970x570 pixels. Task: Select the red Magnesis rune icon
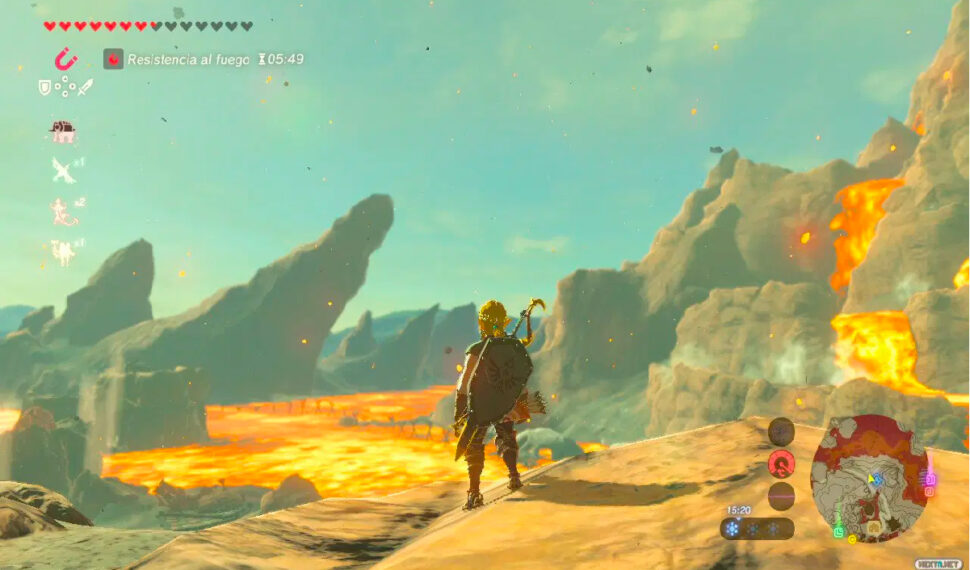(x=66, y=59)
